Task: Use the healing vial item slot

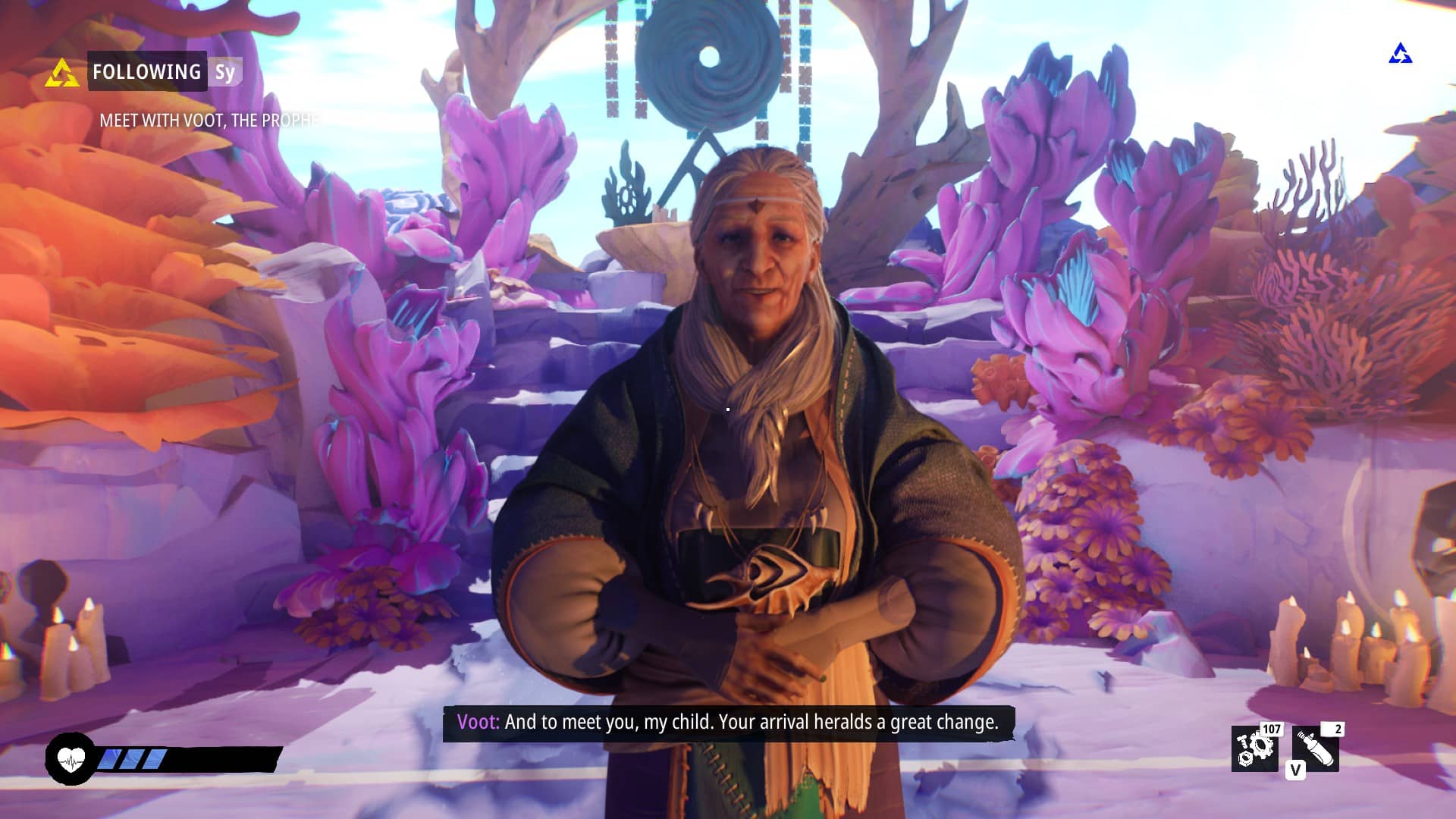Action: pos(1315,748)
